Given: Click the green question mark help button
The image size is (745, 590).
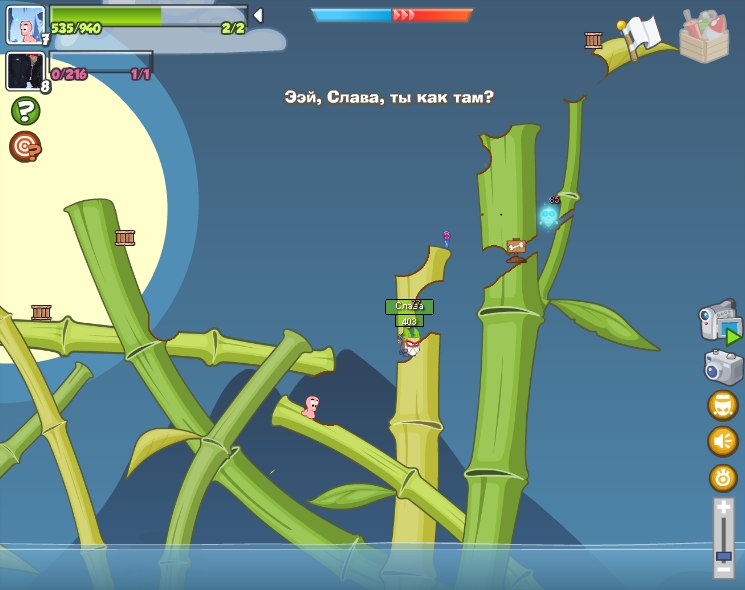Looking at the screenshot, I should pyautogui.click(x=25, y=110).
